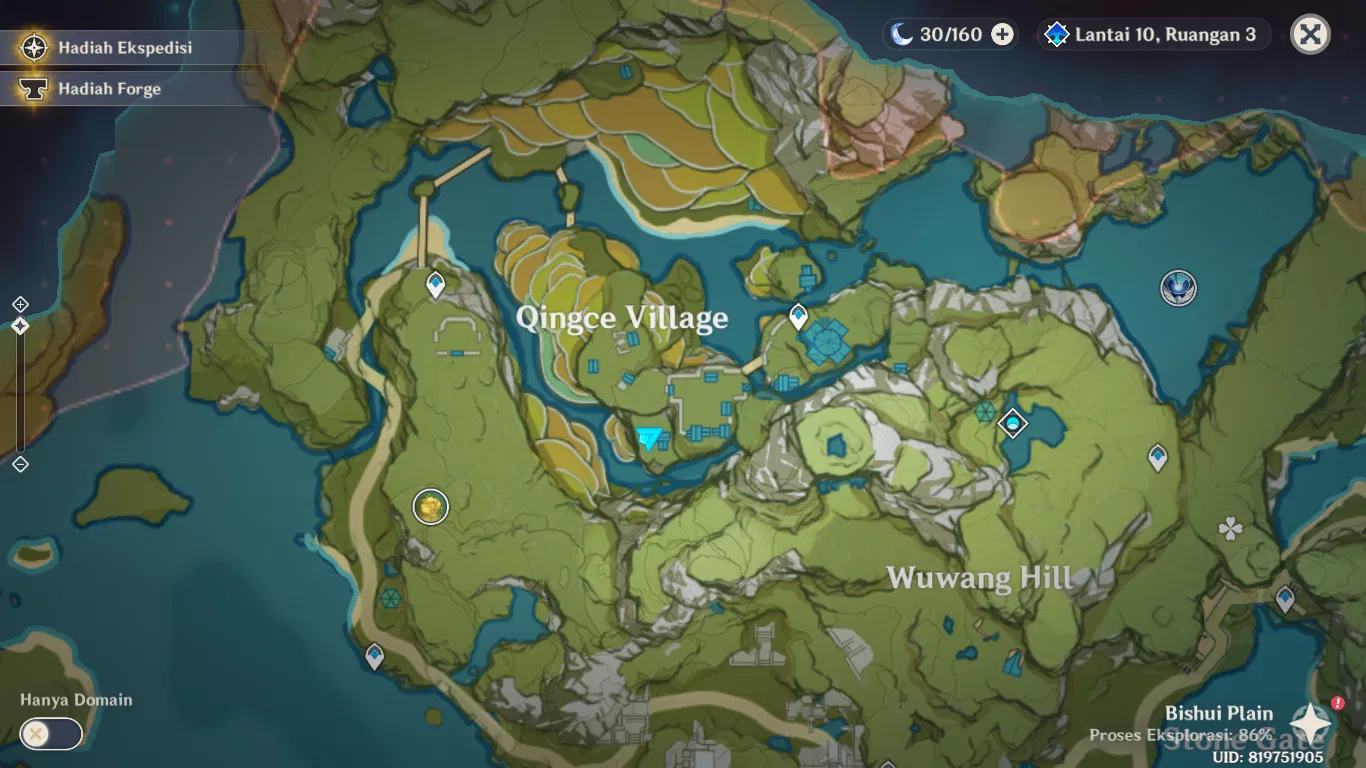1366x768 pixels.
Task: Open the four-point star pin menu
Action: (x=1310, y=724)
